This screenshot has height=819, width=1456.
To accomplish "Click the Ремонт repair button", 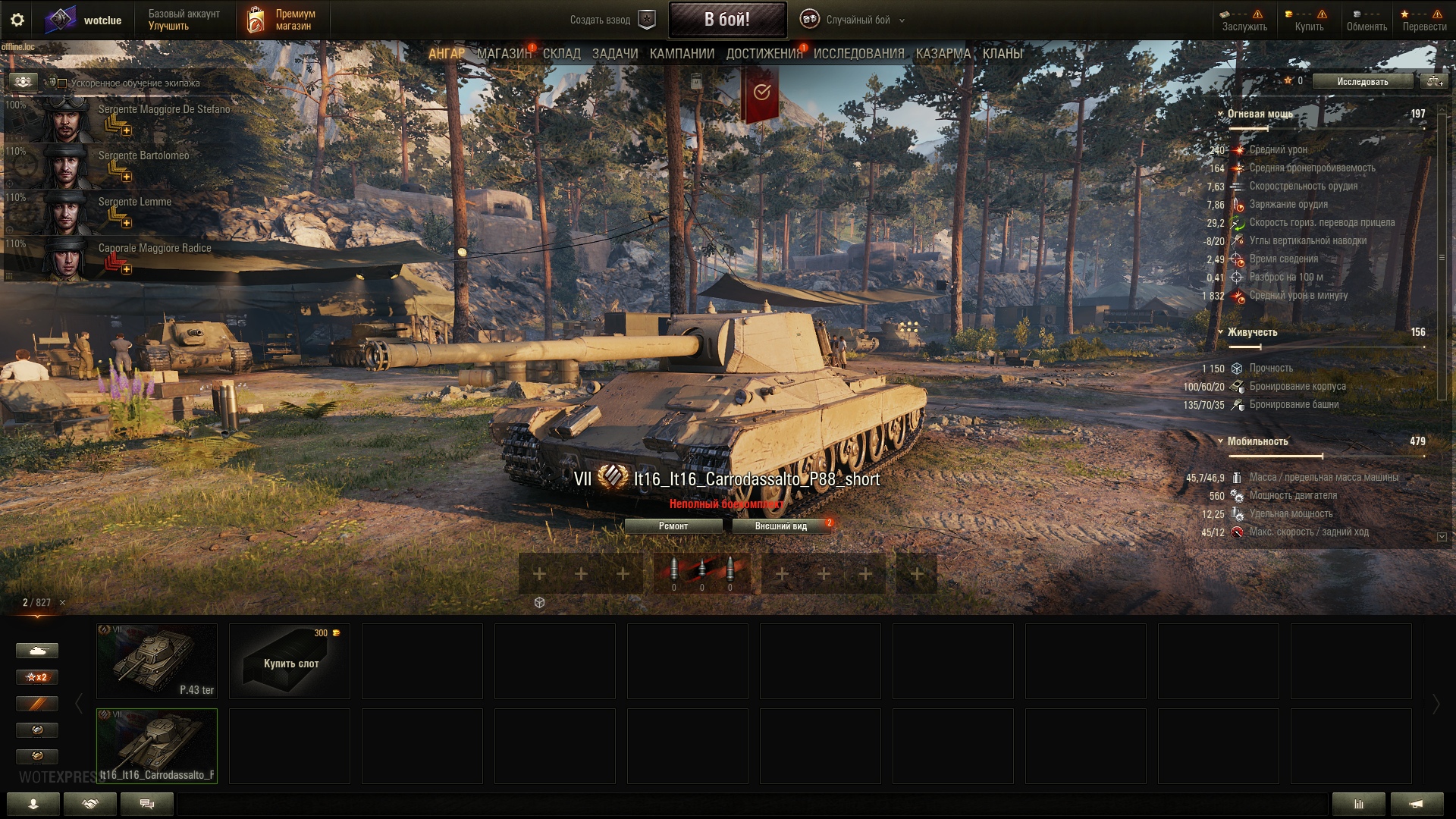I will click(673, 526).
